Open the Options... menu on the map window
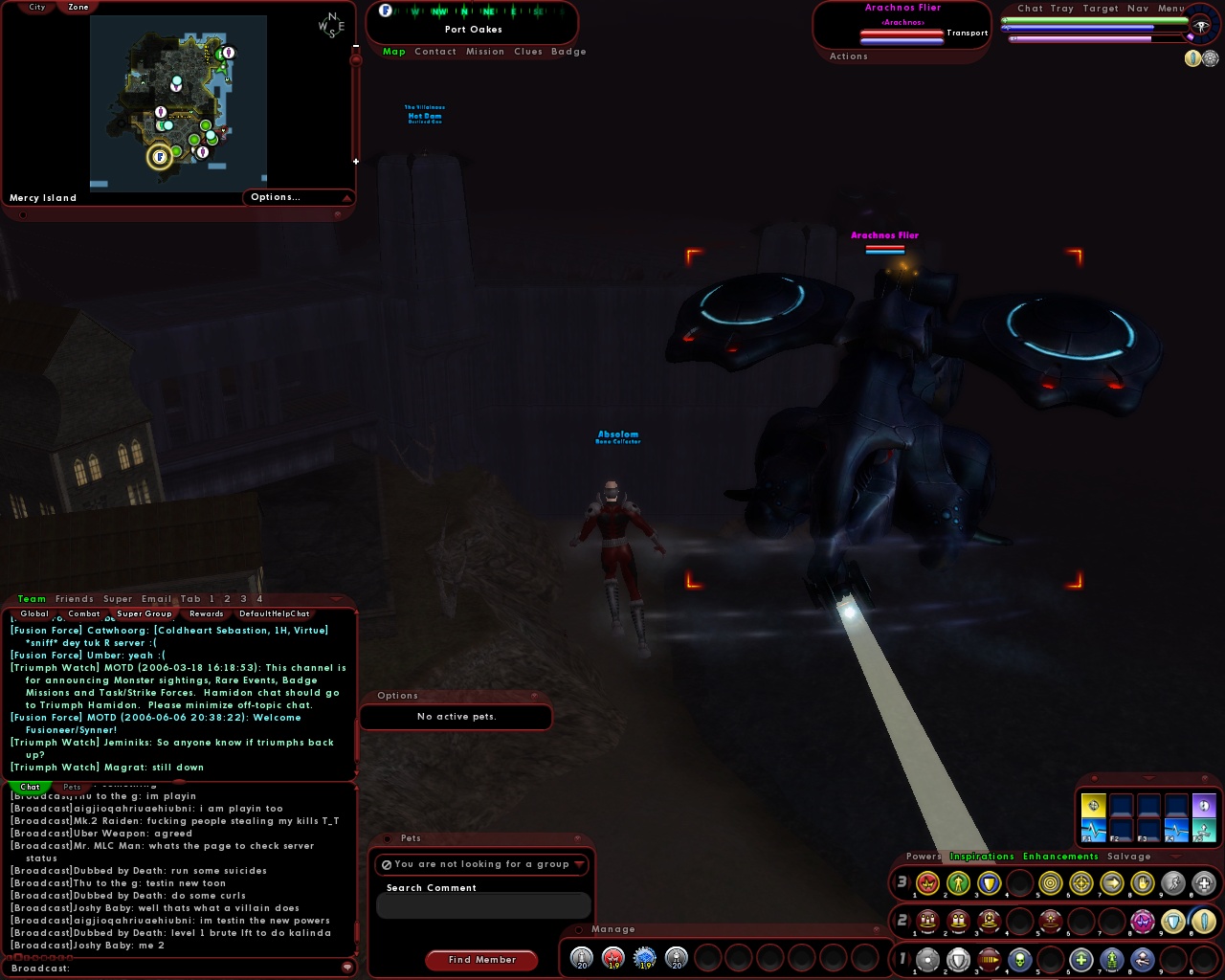 [275, 197]
